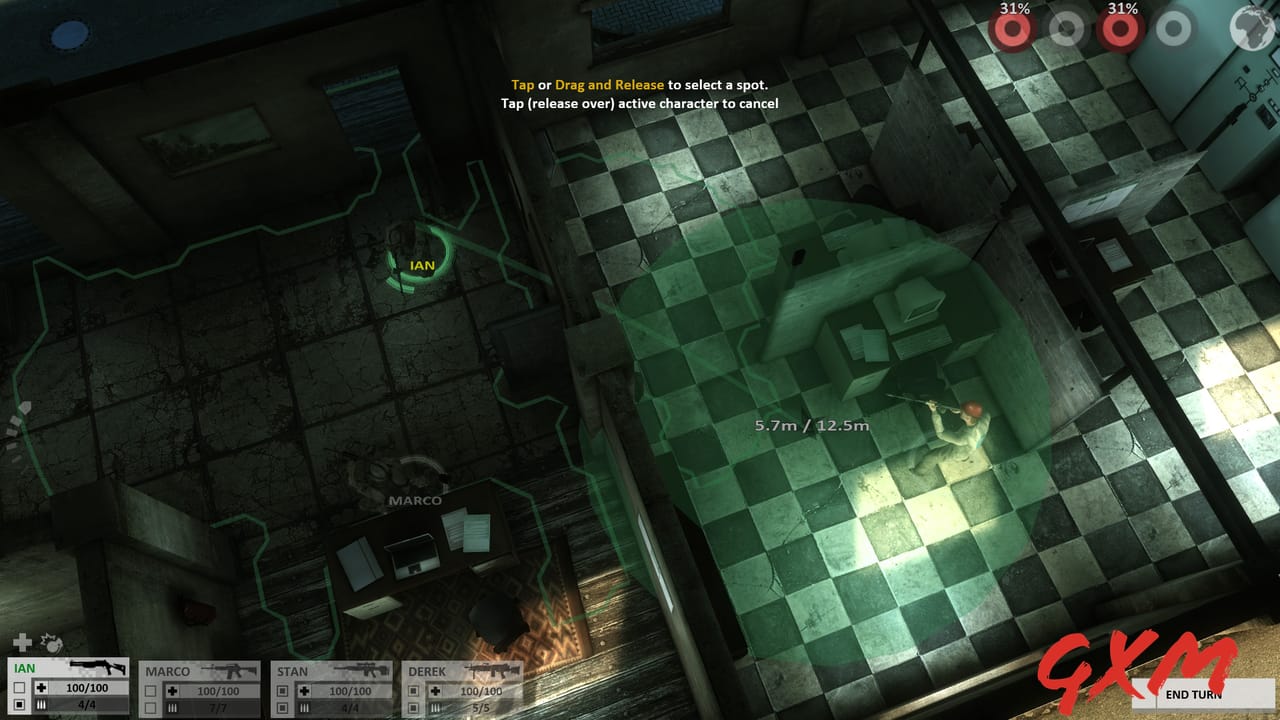The width and height of the screenshot is (1280, 720).
Task: Open the globe icon in the top-right corner
Action: pyautogui.click(x=1250, y=27)
